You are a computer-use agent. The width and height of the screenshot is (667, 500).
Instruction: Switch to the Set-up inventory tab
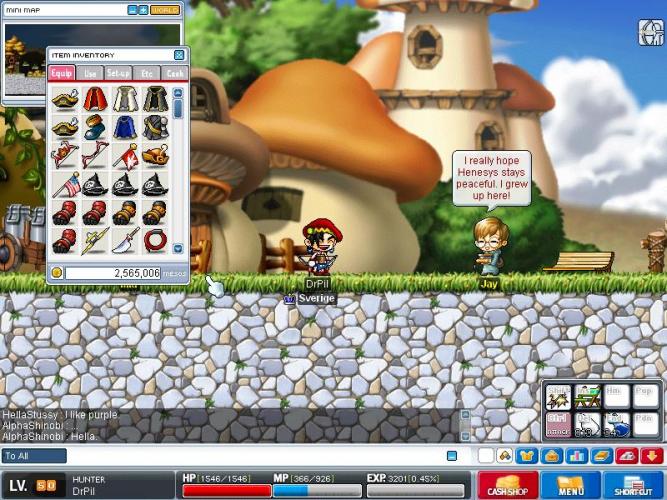point(119,73)
